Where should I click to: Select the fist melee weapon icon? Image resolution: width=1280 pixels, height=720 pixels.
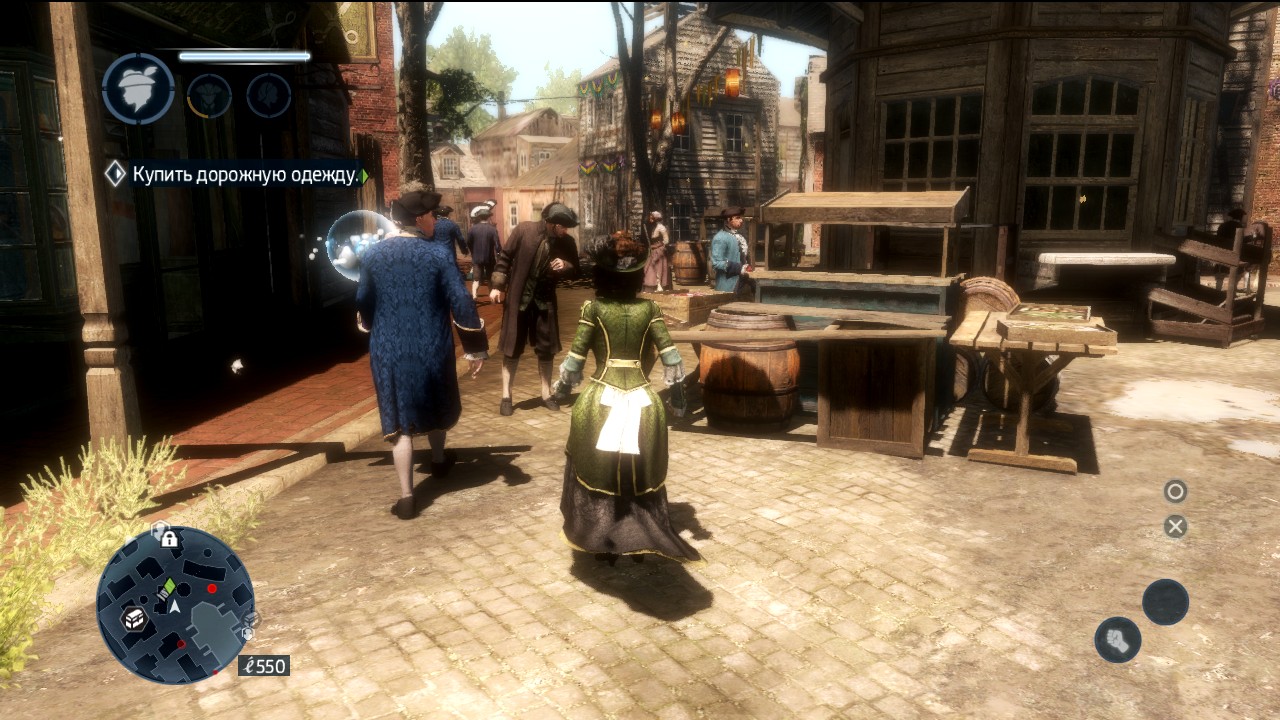1118,640
